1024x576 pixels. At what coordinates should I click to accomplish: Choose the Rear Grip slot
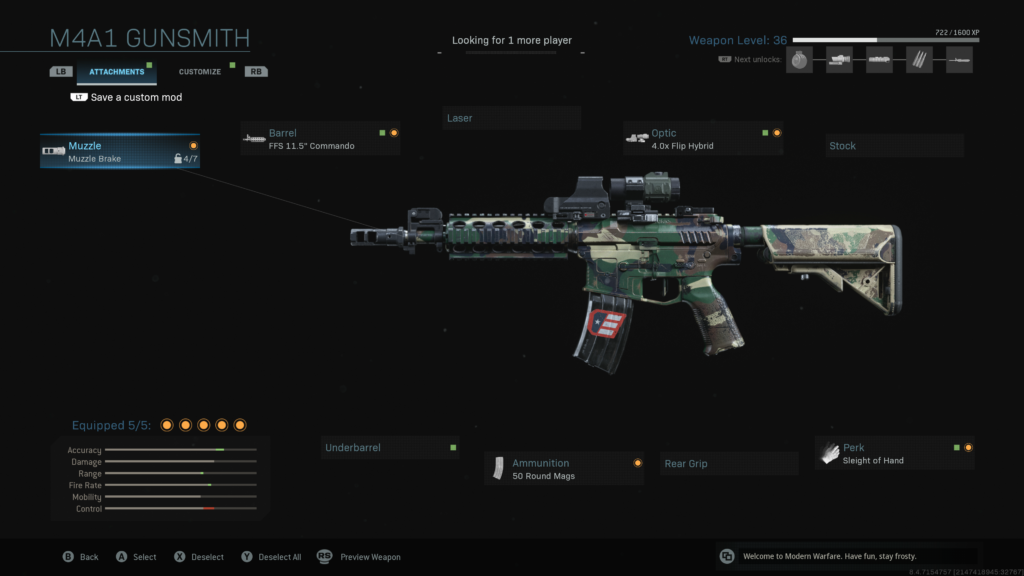click(x=730, y=464)
